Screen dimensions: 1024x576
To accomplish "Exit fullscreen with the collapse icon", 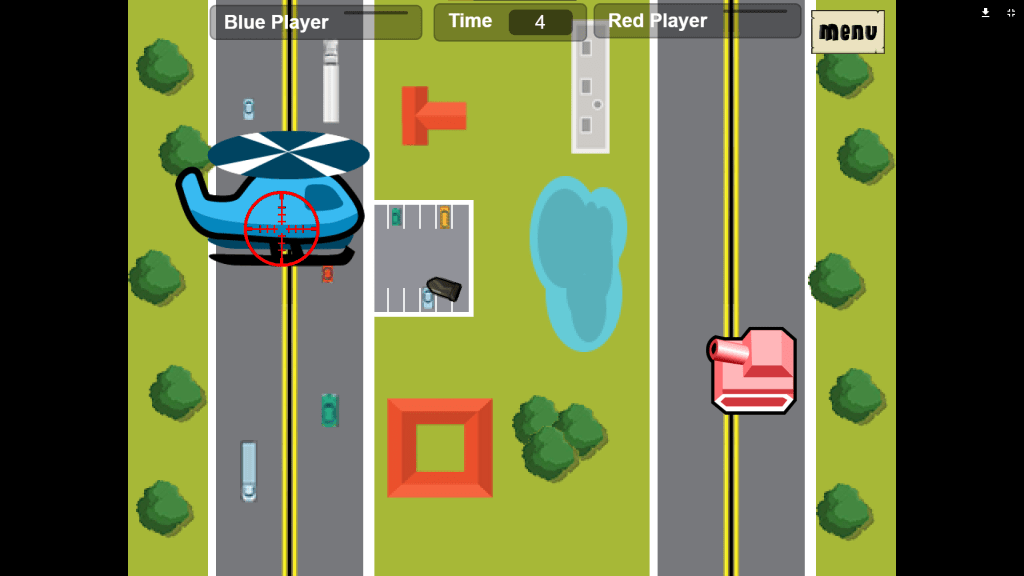I will pos(1011,13).
